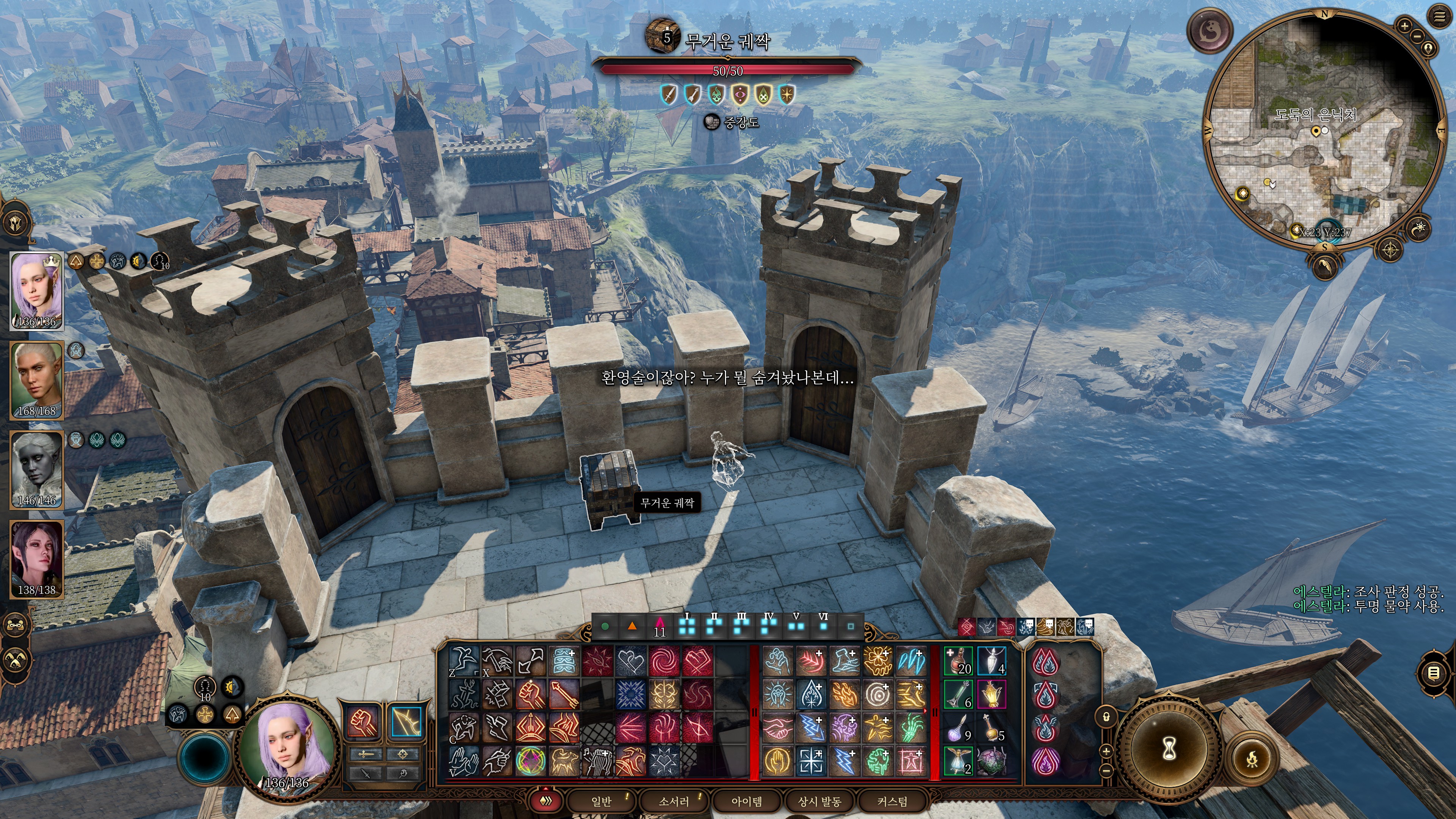Select the golden lantern item slot

click(x=992, y=695)
